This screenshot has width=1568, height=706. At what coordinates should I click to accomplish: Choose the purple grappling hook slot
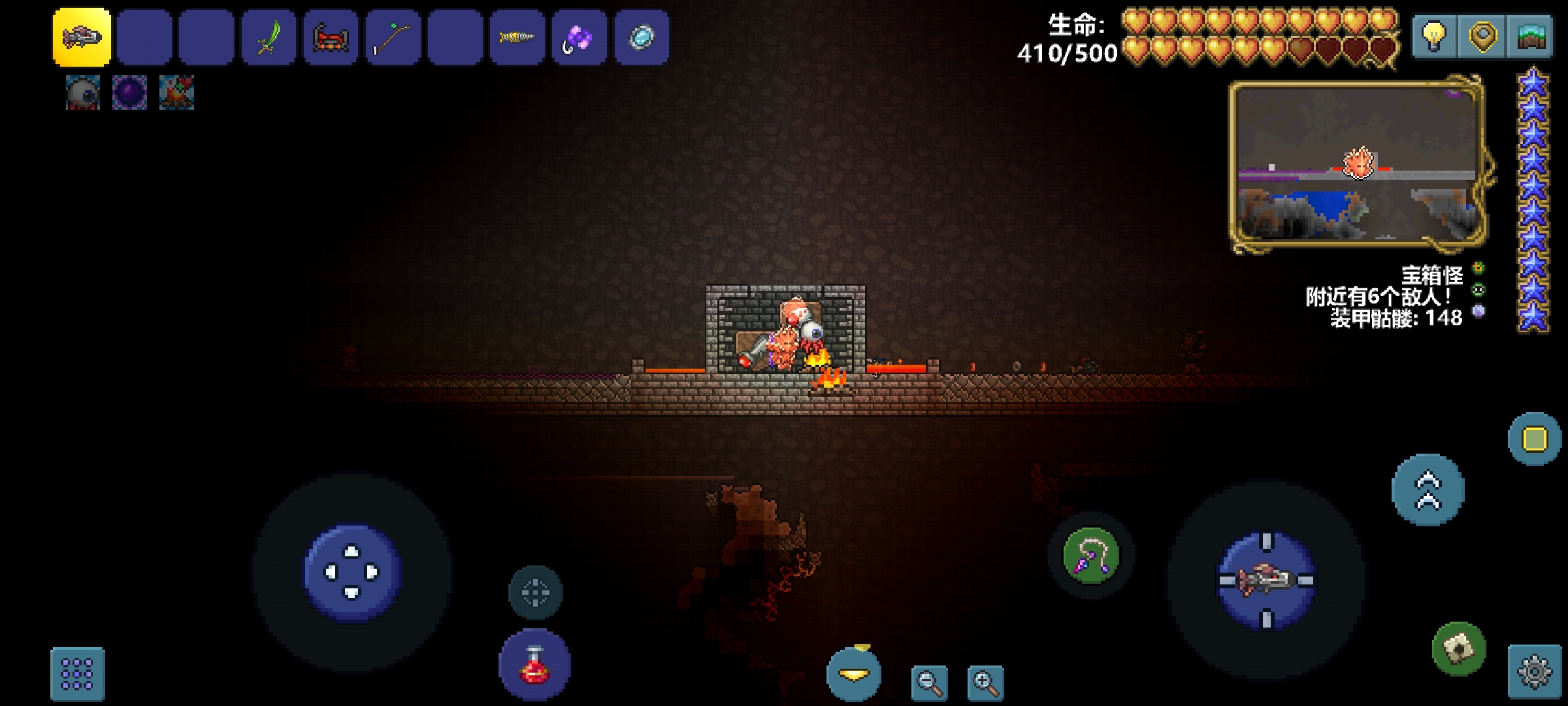579,37
